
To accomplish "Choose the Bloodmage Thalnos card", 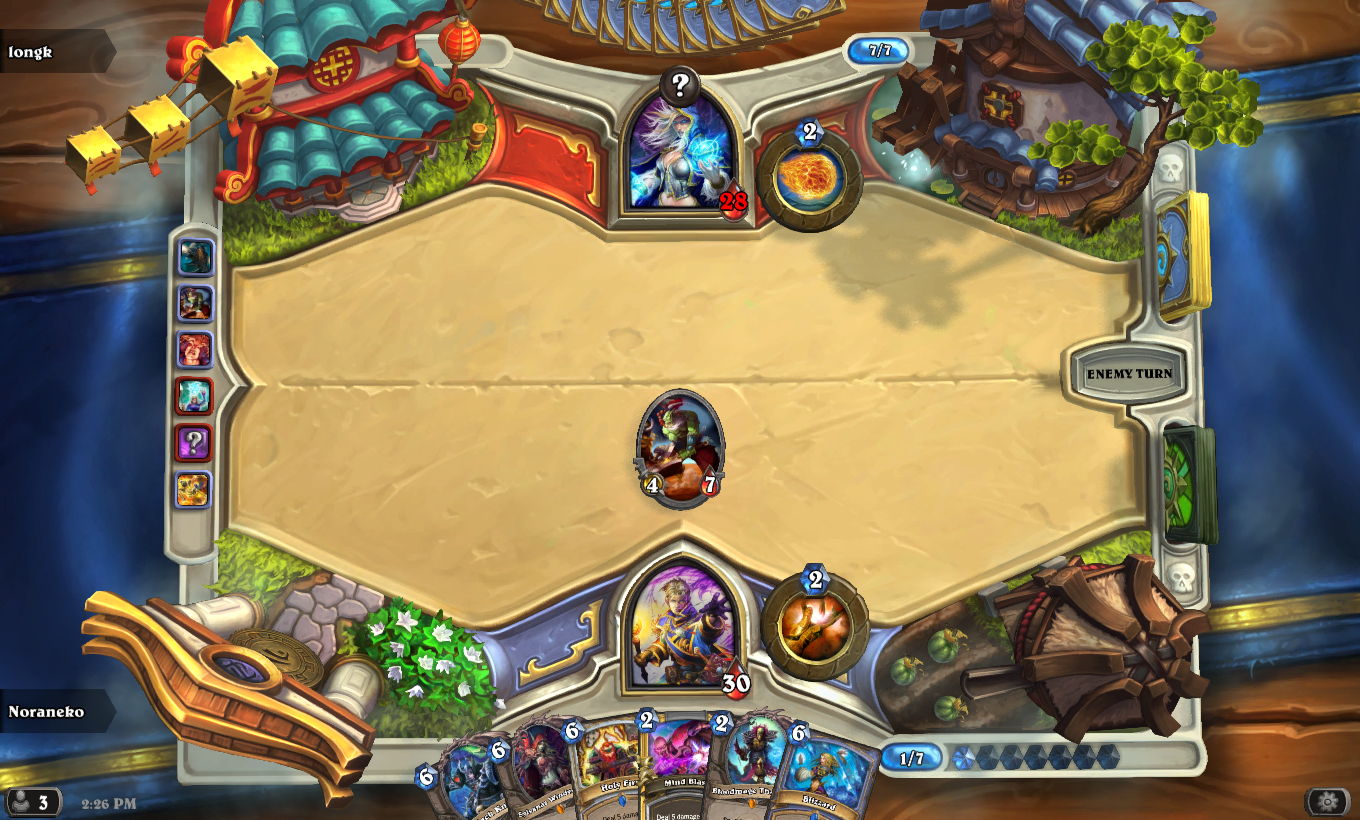I will click(x=754, y=770).
